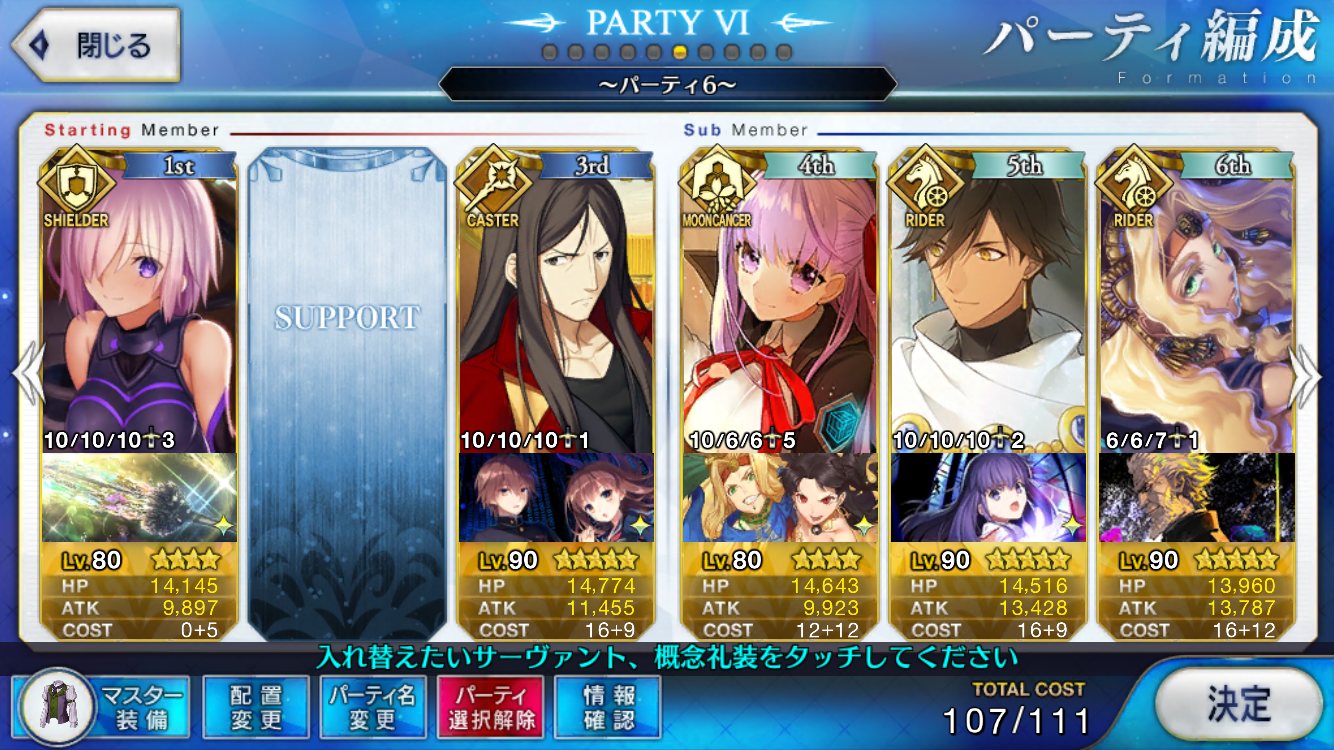Change the Caster's craft essence
1334x750 pixels.
[556, 498]
